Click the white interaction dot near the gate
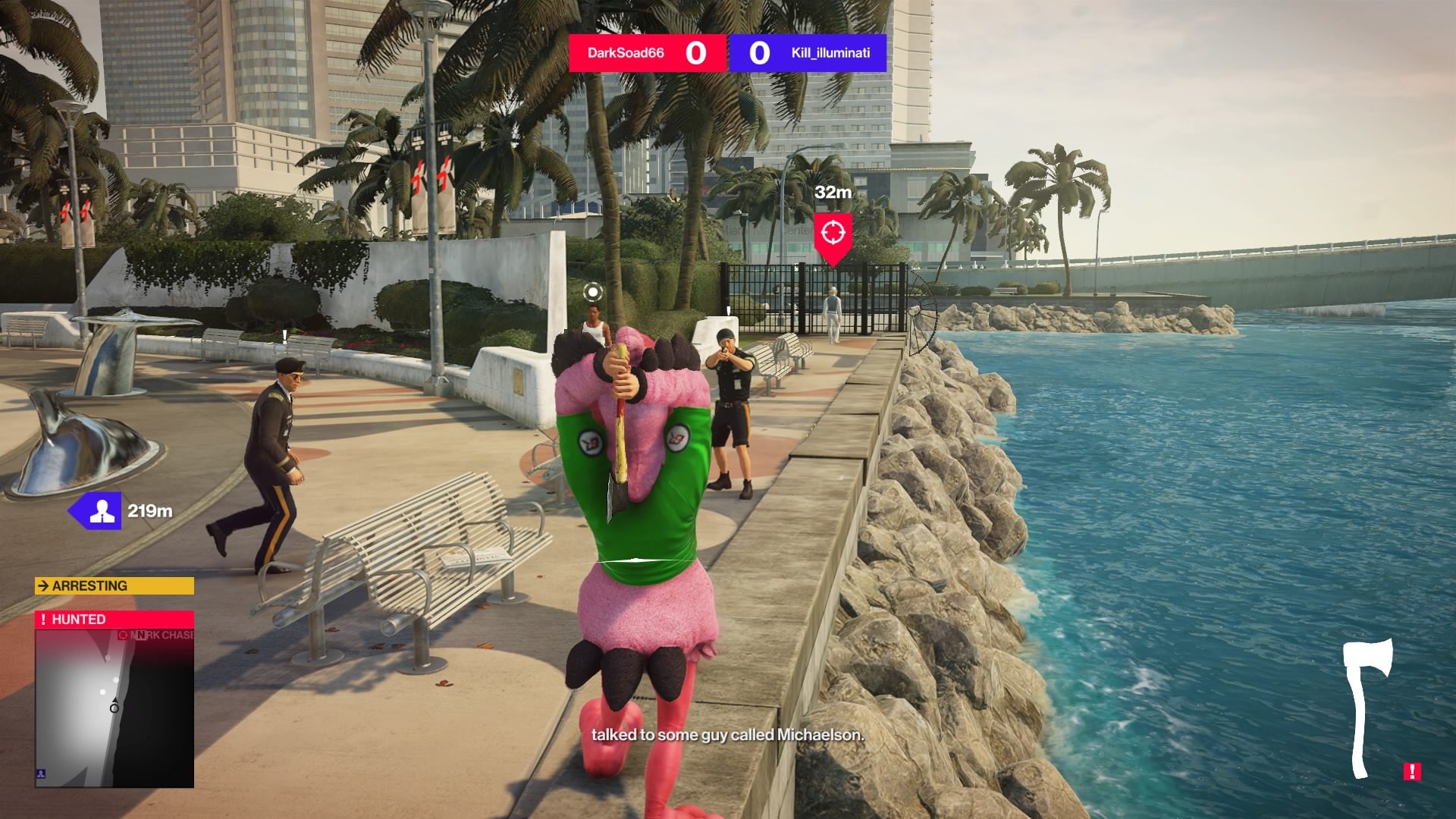The height and width of the screenshot is (819, 1456). click(592, 292)
